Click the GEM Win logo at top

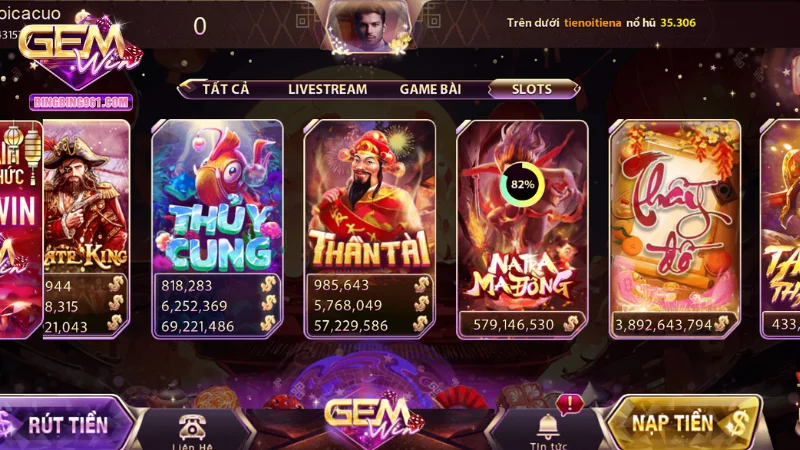point(77,50)
